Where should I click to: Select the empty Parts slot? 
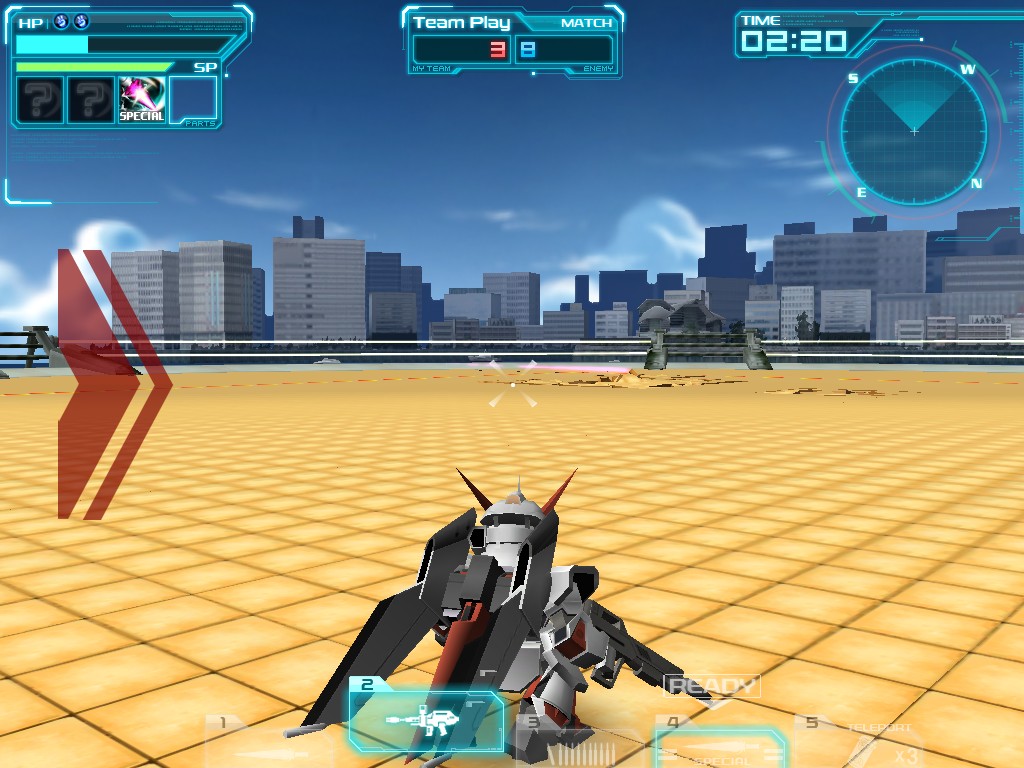[x=193, y=100]
